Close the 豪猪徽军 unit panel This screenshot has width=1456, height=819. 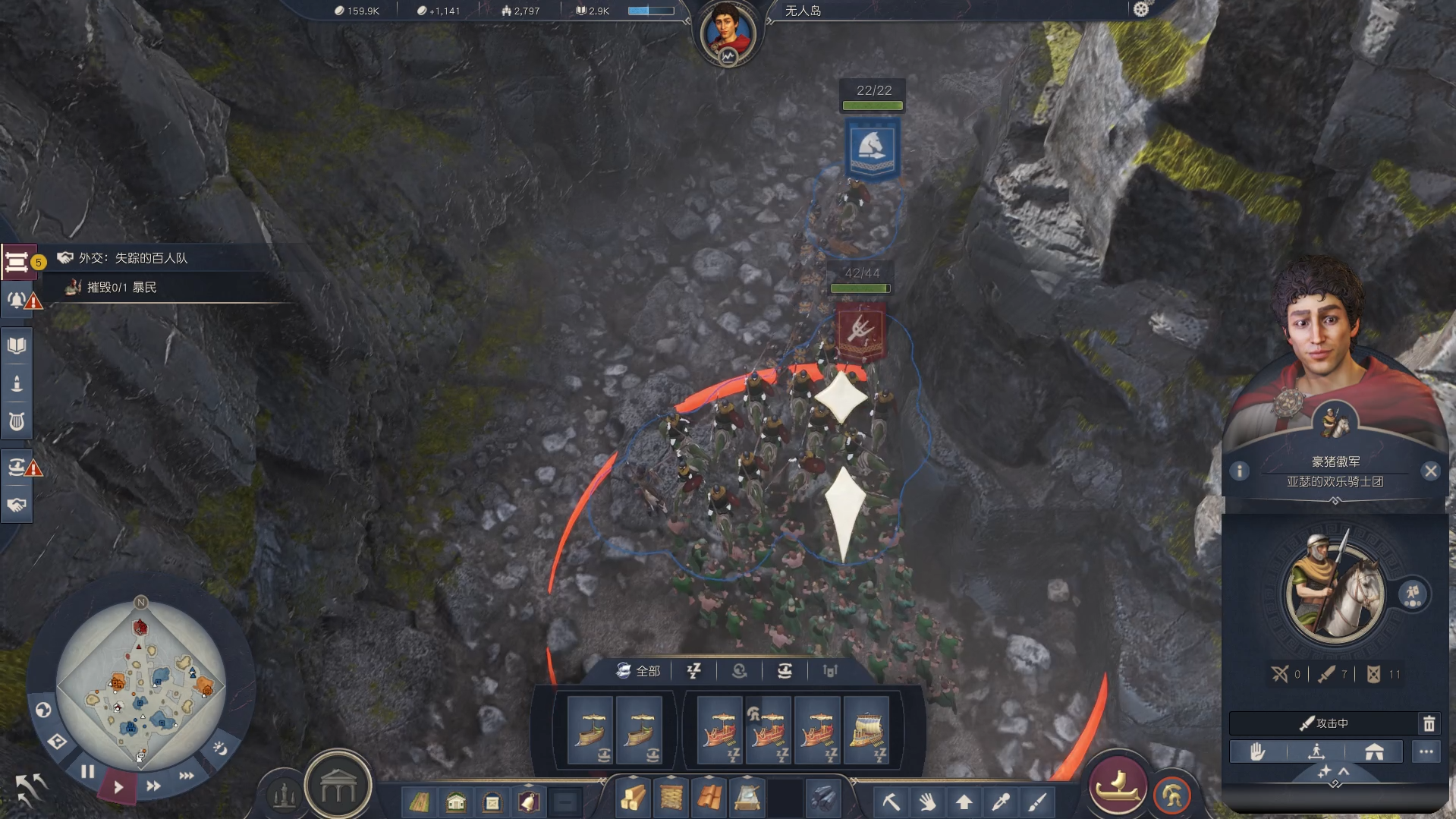[x=1431, y=471]
